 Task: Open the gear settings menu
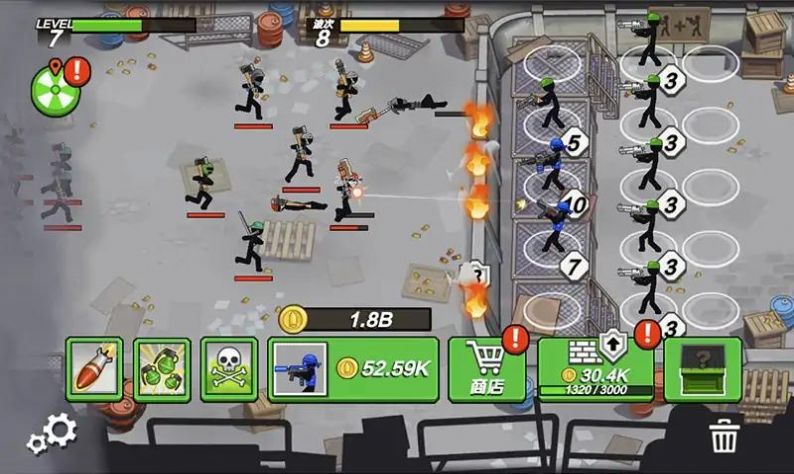[x=53, y=433]
